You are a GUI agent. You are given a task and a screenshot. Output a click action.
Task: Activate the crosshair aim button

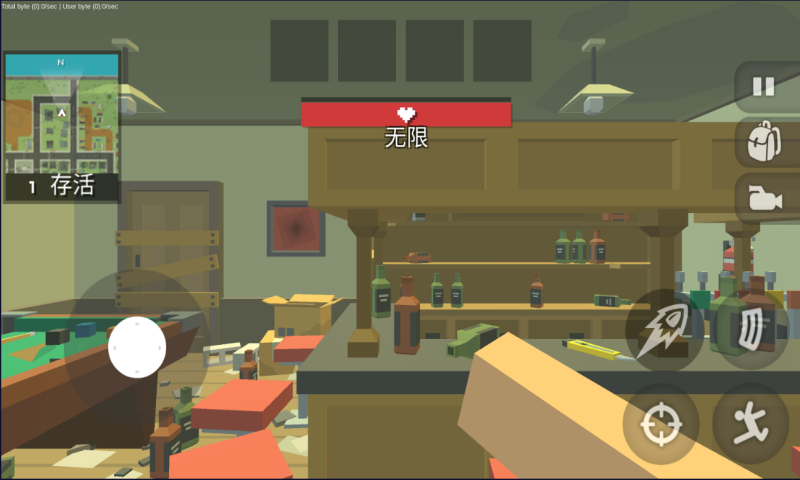click(661, 424)
